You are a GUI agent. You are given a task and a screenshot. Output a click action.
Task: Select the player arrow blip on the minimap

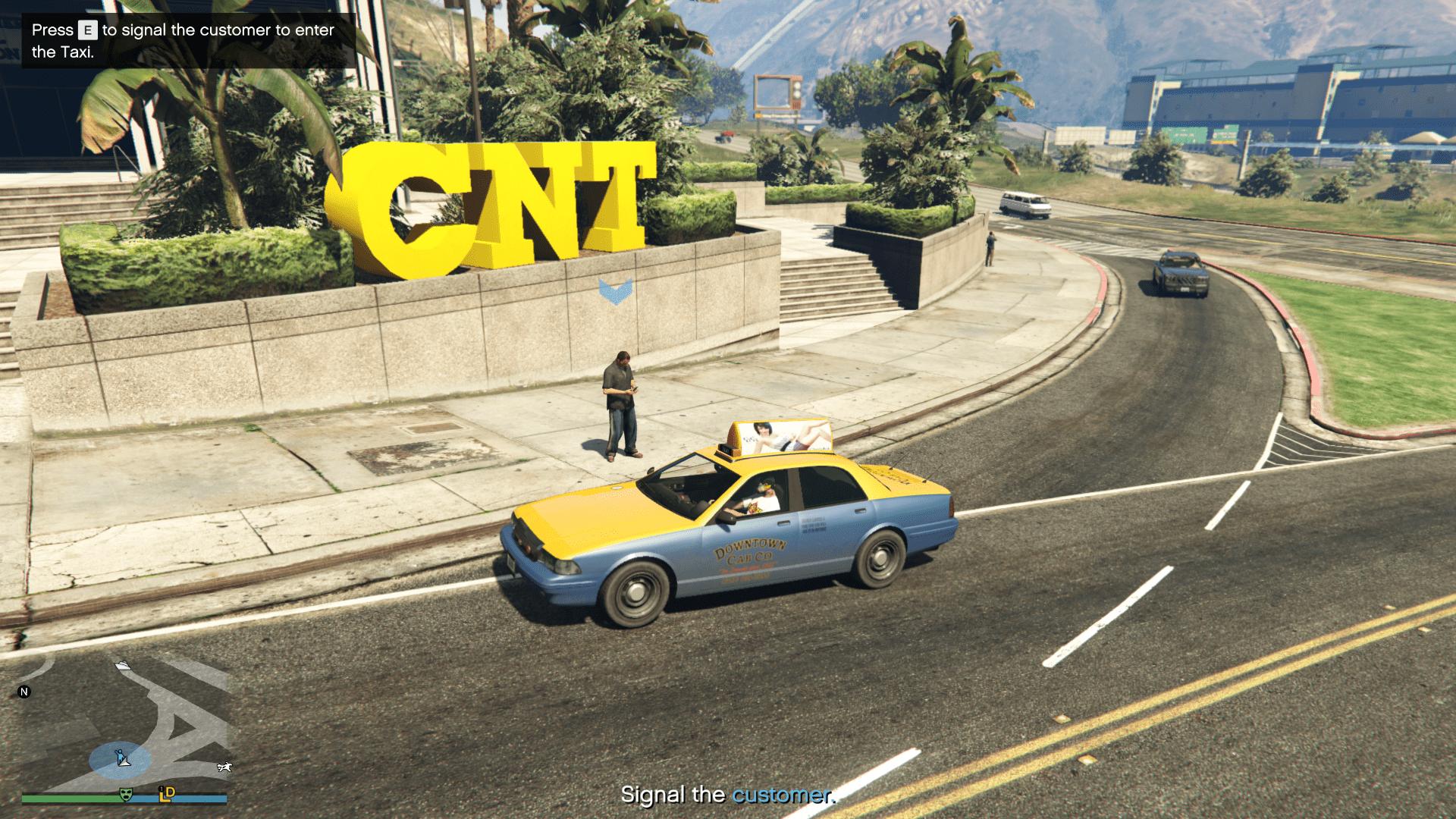point(124,760)
